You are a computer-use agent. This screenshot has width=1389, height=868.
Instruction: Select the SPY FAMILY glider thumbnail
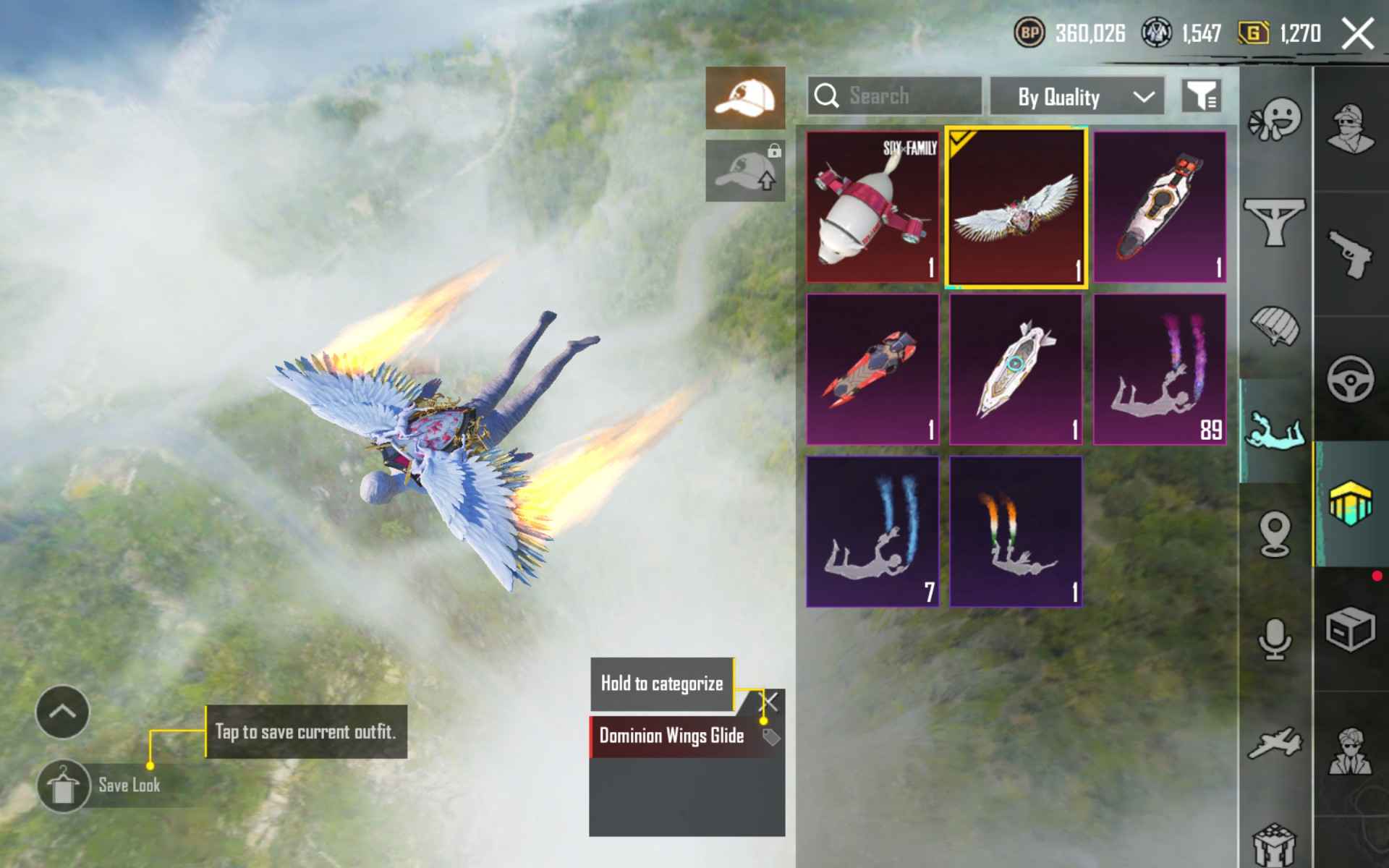click(x=872, y=208)
